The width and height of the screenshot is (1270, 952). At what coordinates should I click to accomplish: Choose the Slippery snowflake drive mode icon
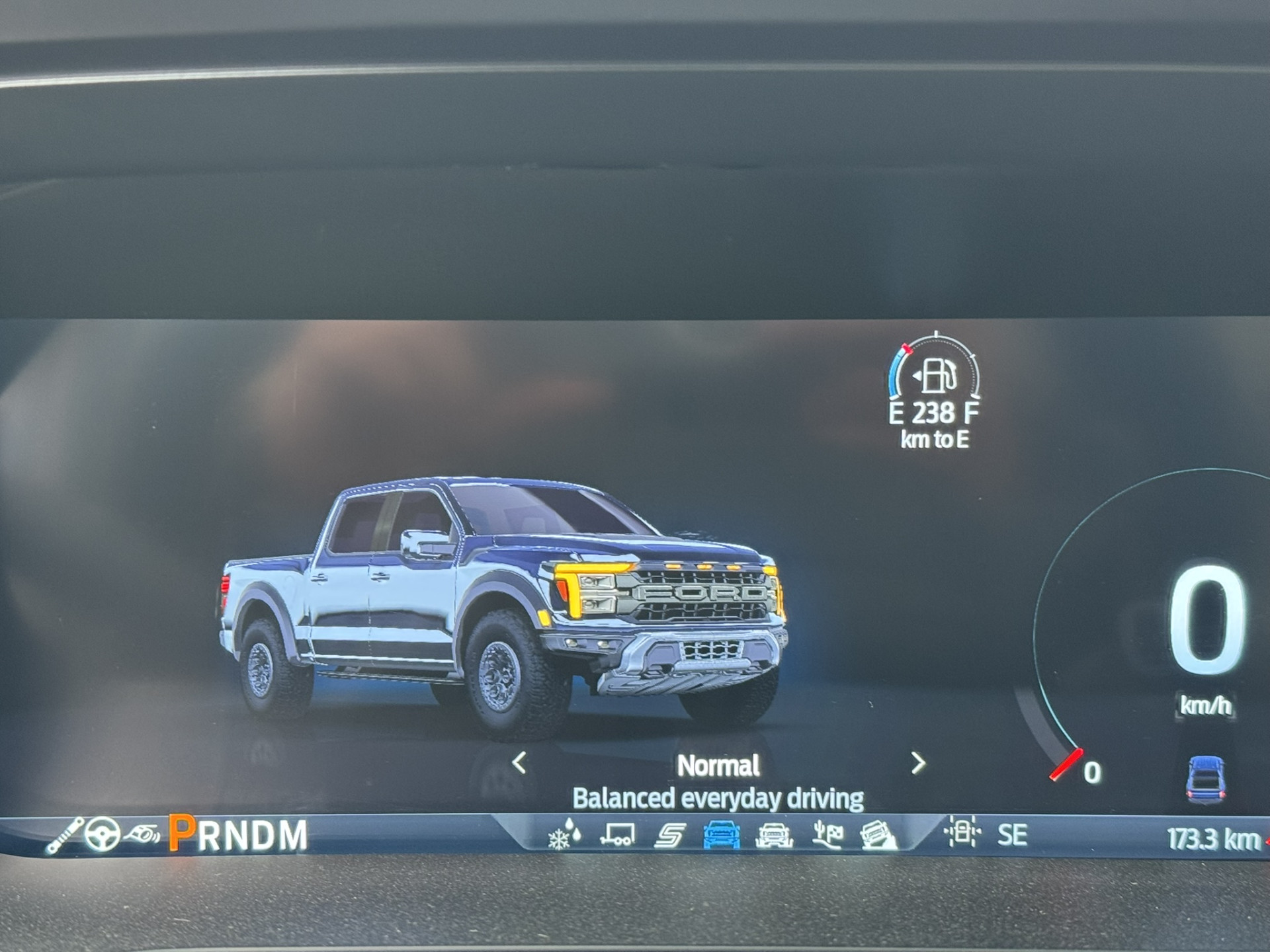564,836
